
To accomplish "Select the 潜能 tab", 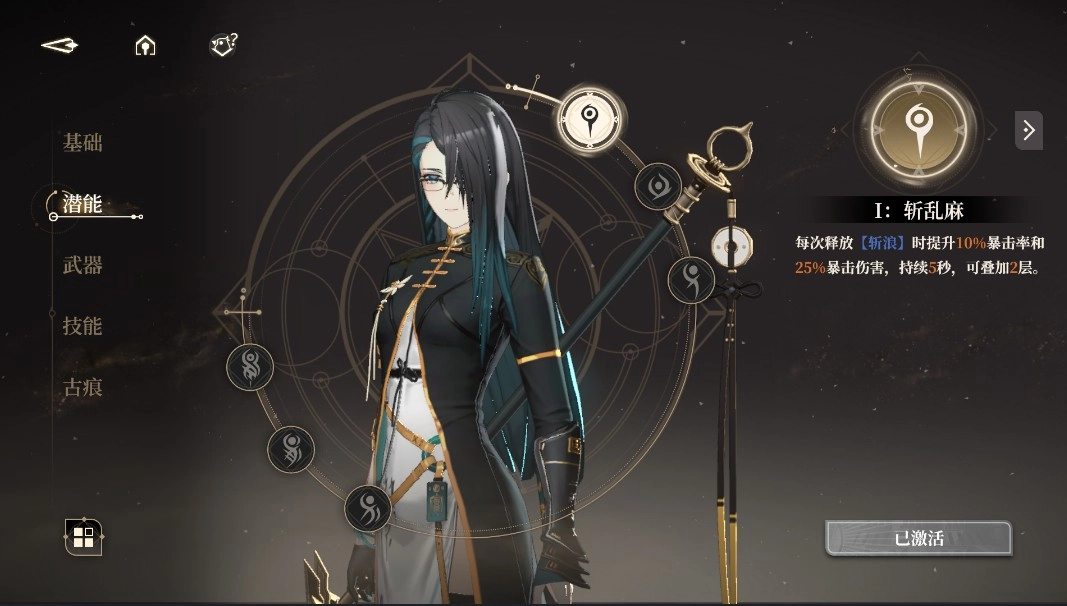I will [x=83, y=204].
